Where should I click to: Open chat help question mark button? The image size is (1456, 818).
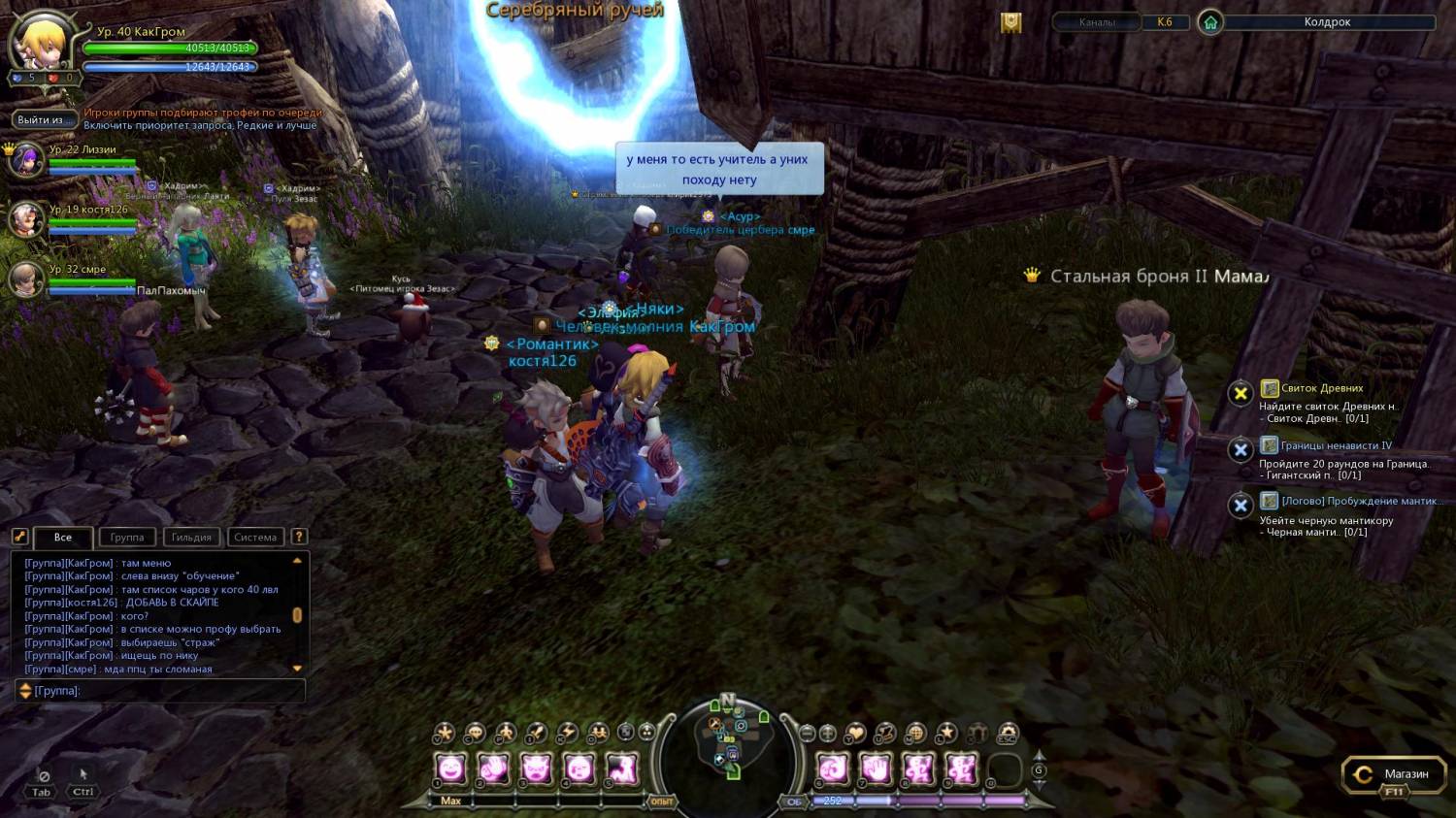coord(299,537)
